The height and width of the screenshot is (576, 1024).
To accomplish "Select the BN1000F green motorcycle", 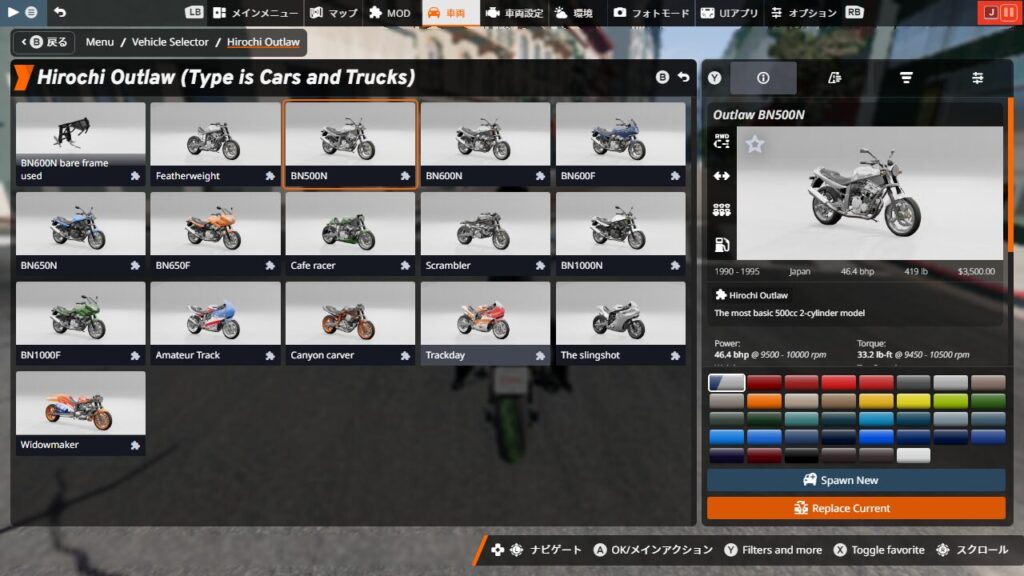I will point(80,323).
